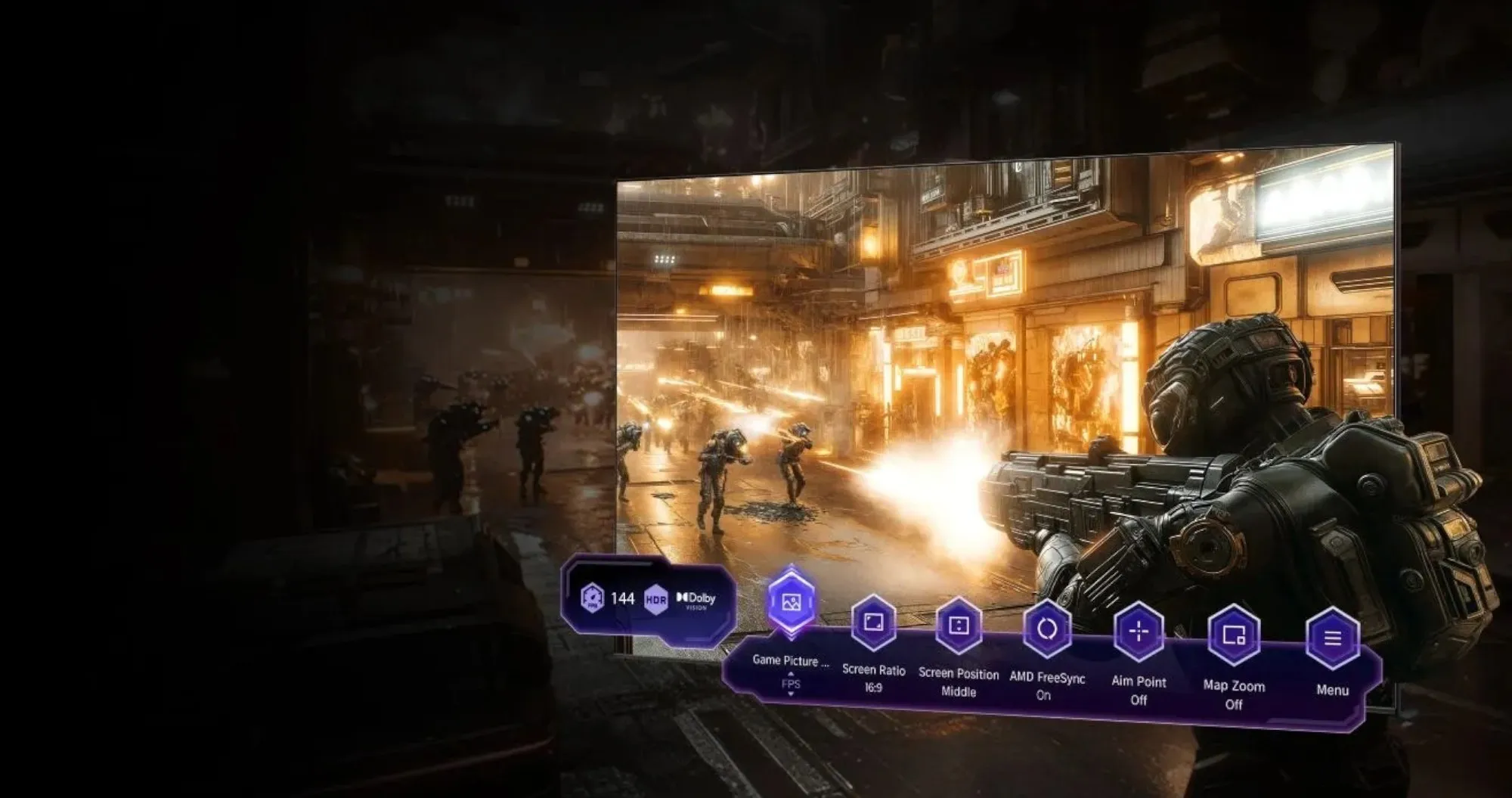Turn on the Aim Point crosshair
The width and height of the screenshot is (1512, 798).
tap(1139, 632)
